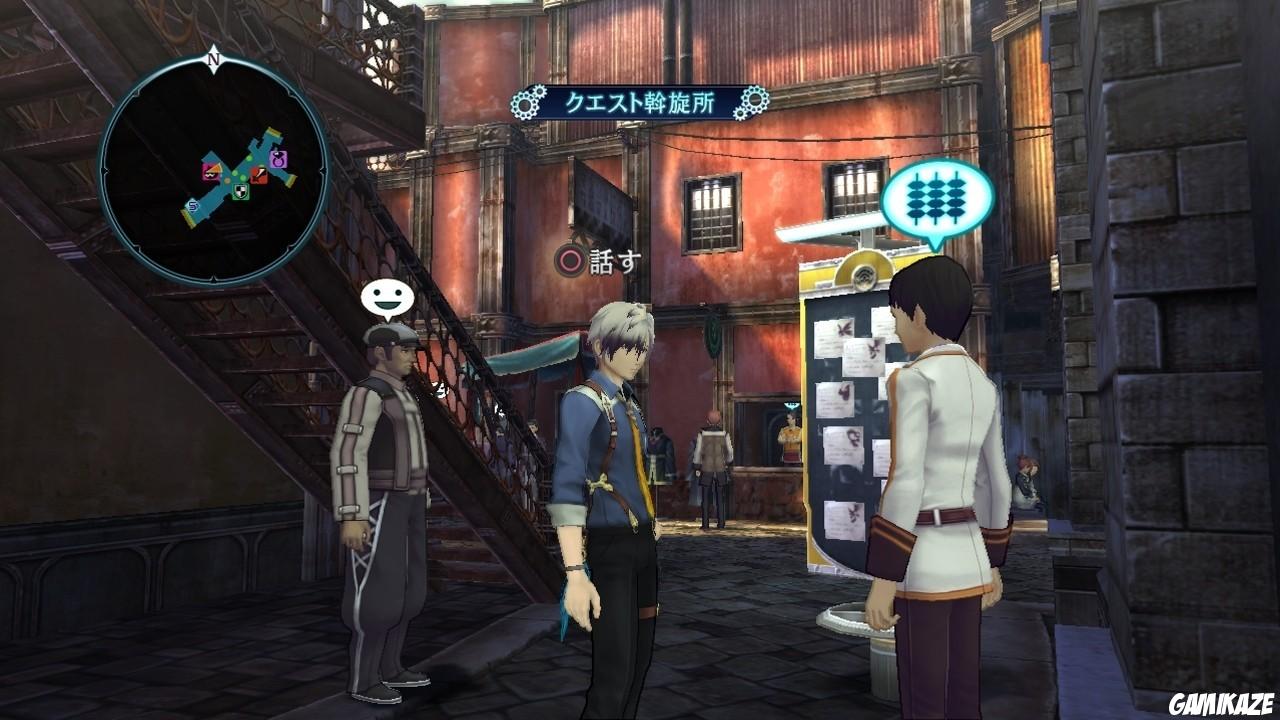The height and width of the screenshot is (720, 1280).
Task: Click the abacus speech bubble above the quest clerk
Action: click(938, 197)
